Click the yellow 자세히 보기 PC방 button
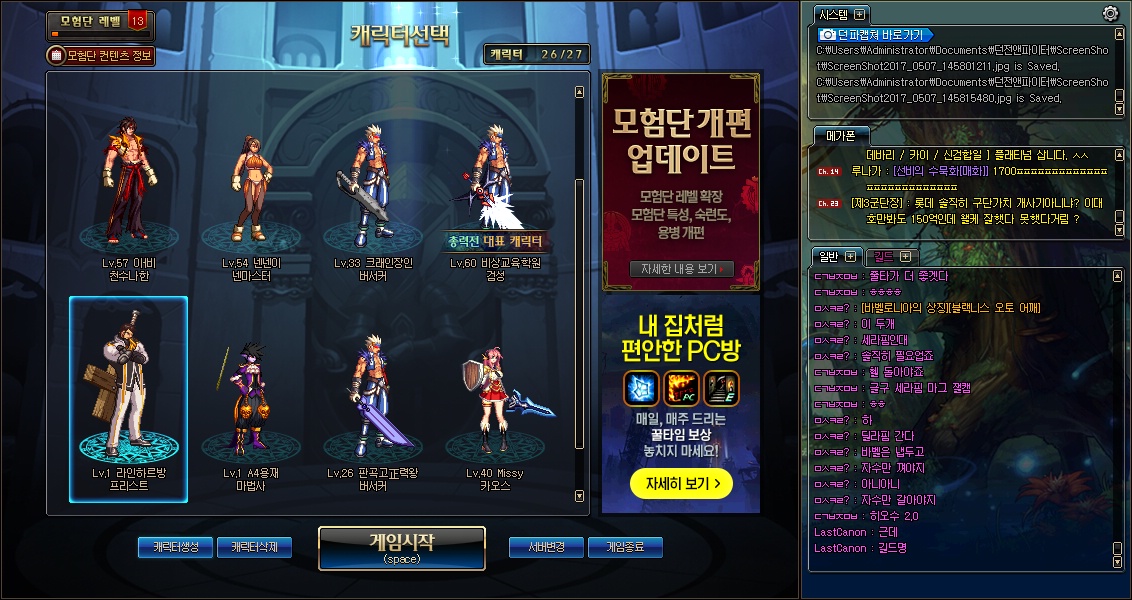Screen dimensions: 1132x600 pos(681,483)
